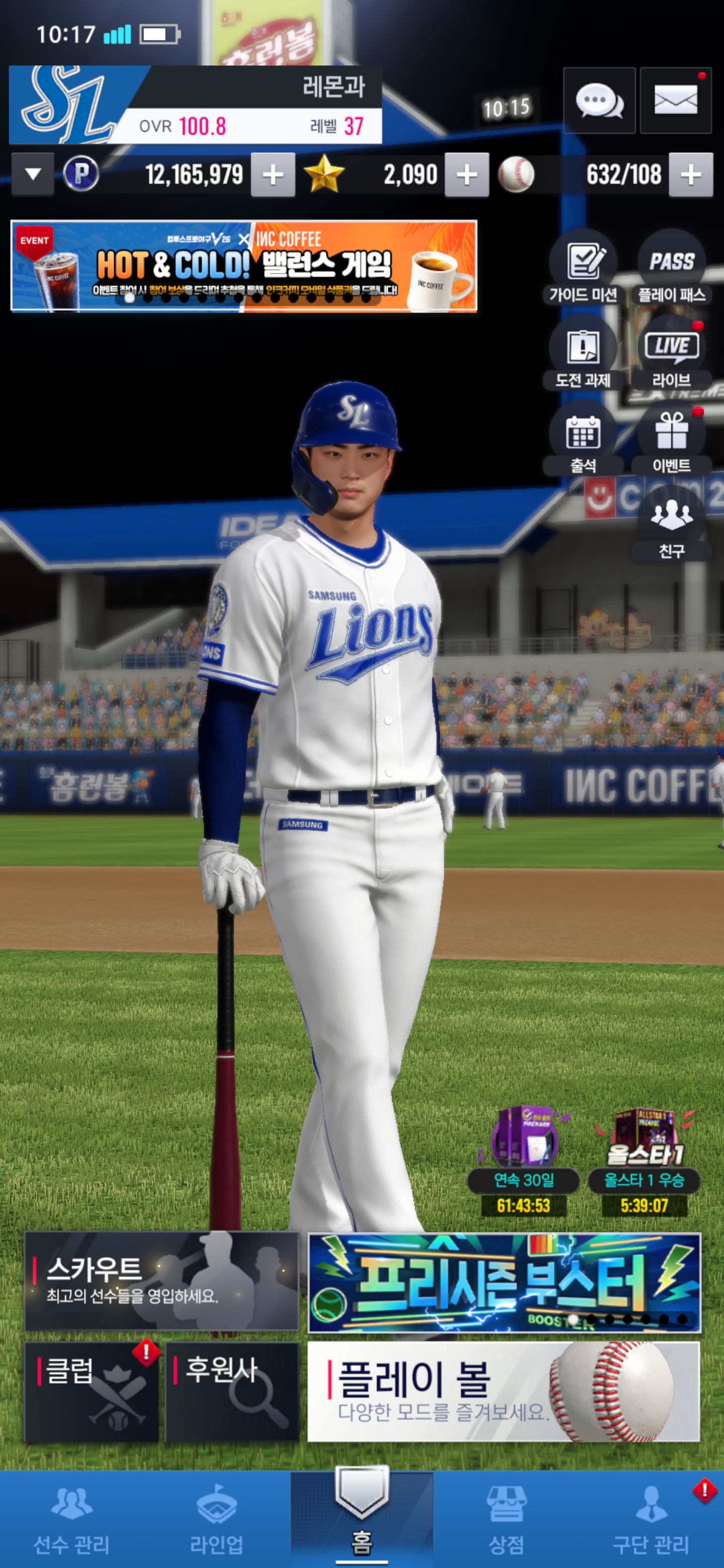Expand the currency dropdown arrow
The image size is (724, 1568).
click(33, 175)
